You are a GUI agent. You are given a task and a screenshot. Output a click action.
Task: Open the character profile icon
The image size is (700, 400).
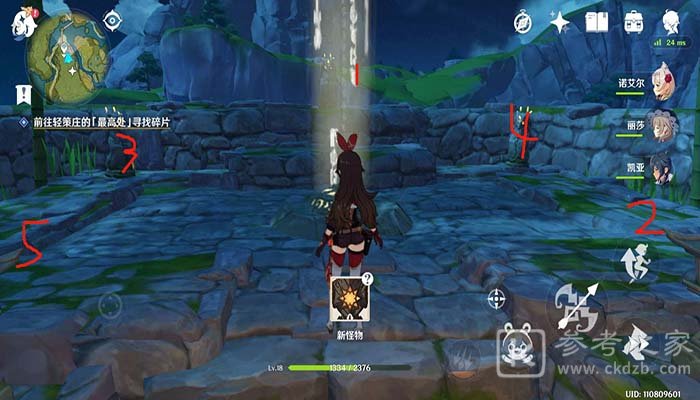point(671,21)
